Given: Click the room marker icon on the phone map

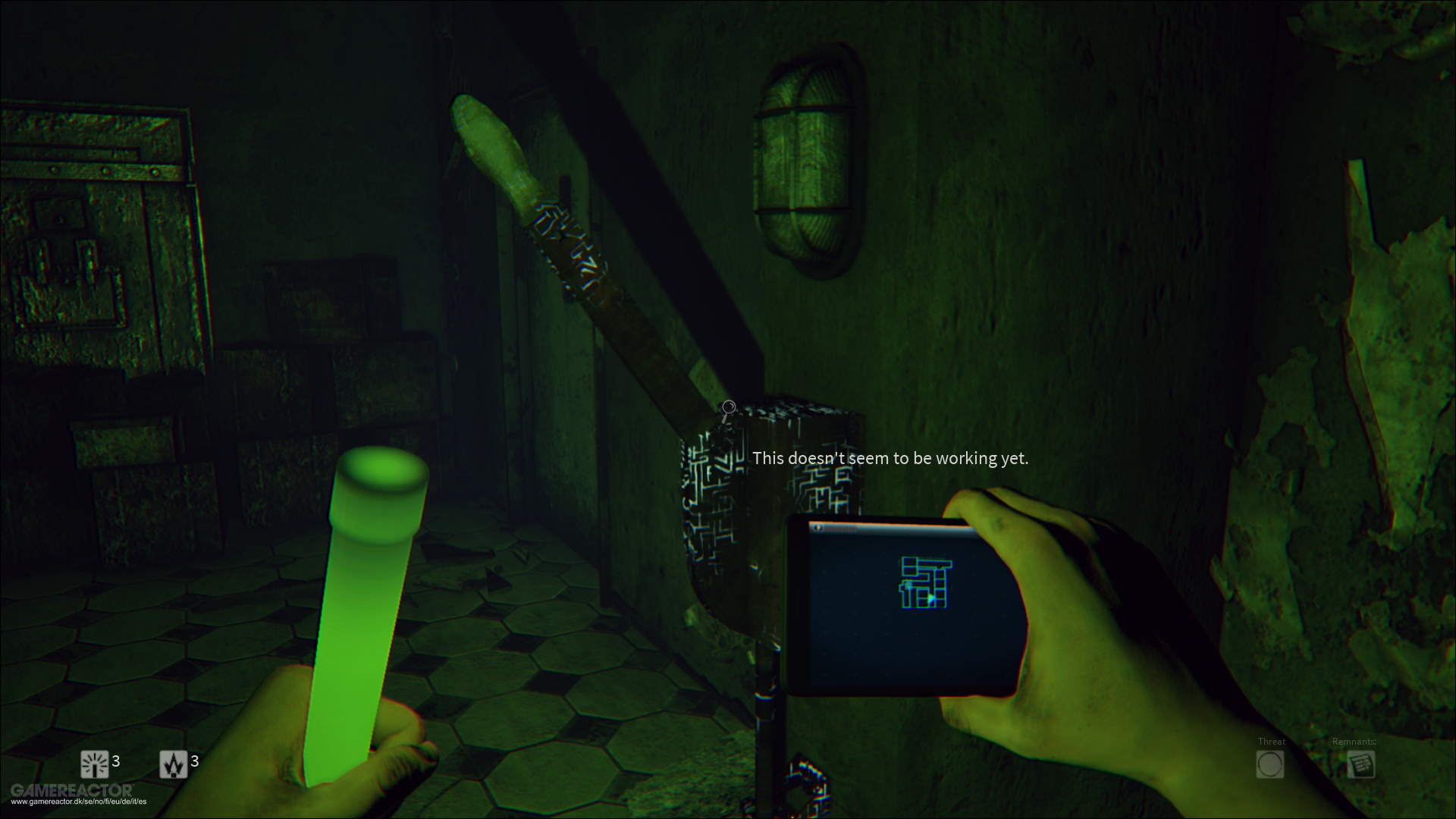Looking at the screenshot, I should [908, 585].
